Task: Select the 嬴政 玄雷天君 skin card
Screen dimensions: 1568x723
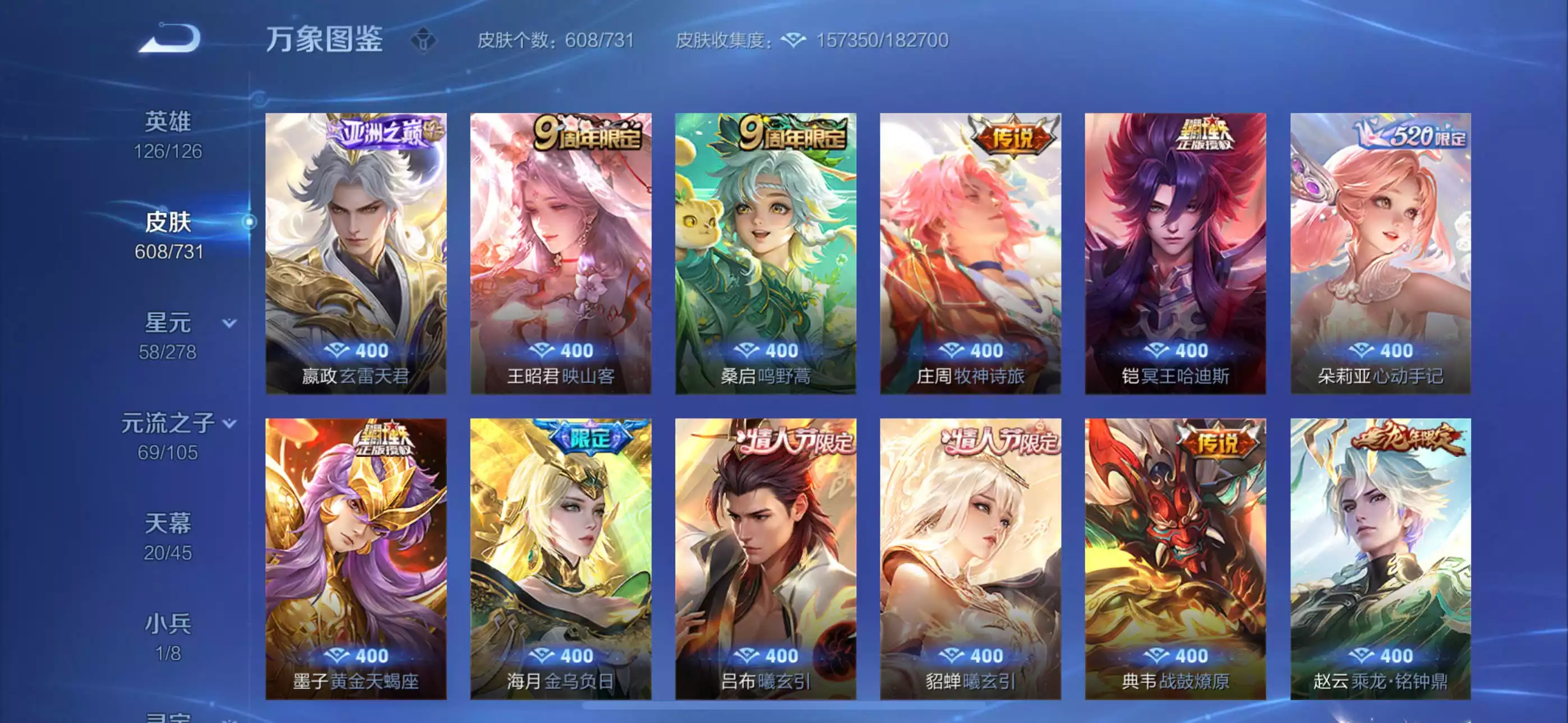Action: pyautogui.click(x=356, y=253)
